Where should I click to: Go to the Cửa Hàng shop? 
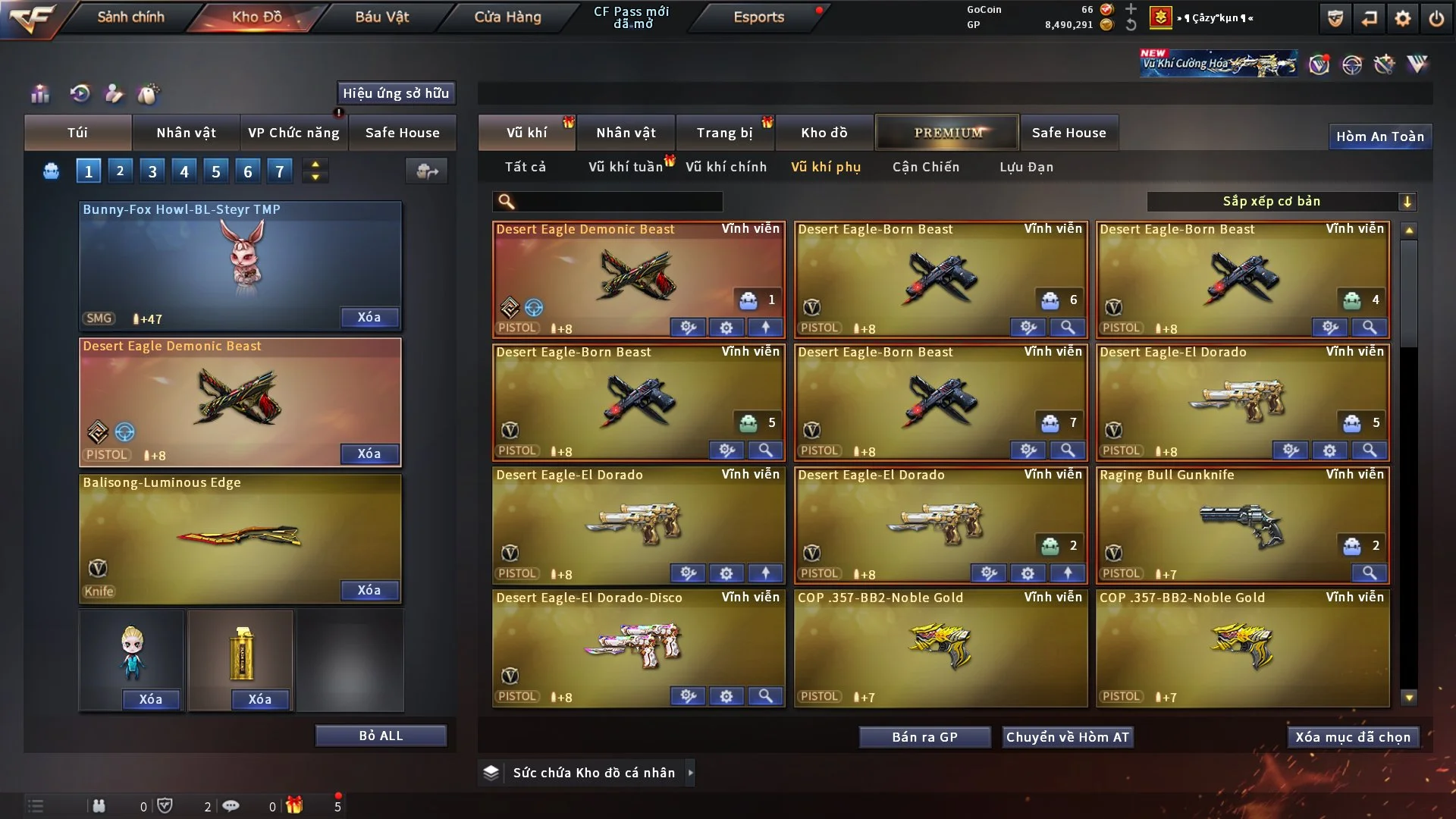(x=507, y=17)
